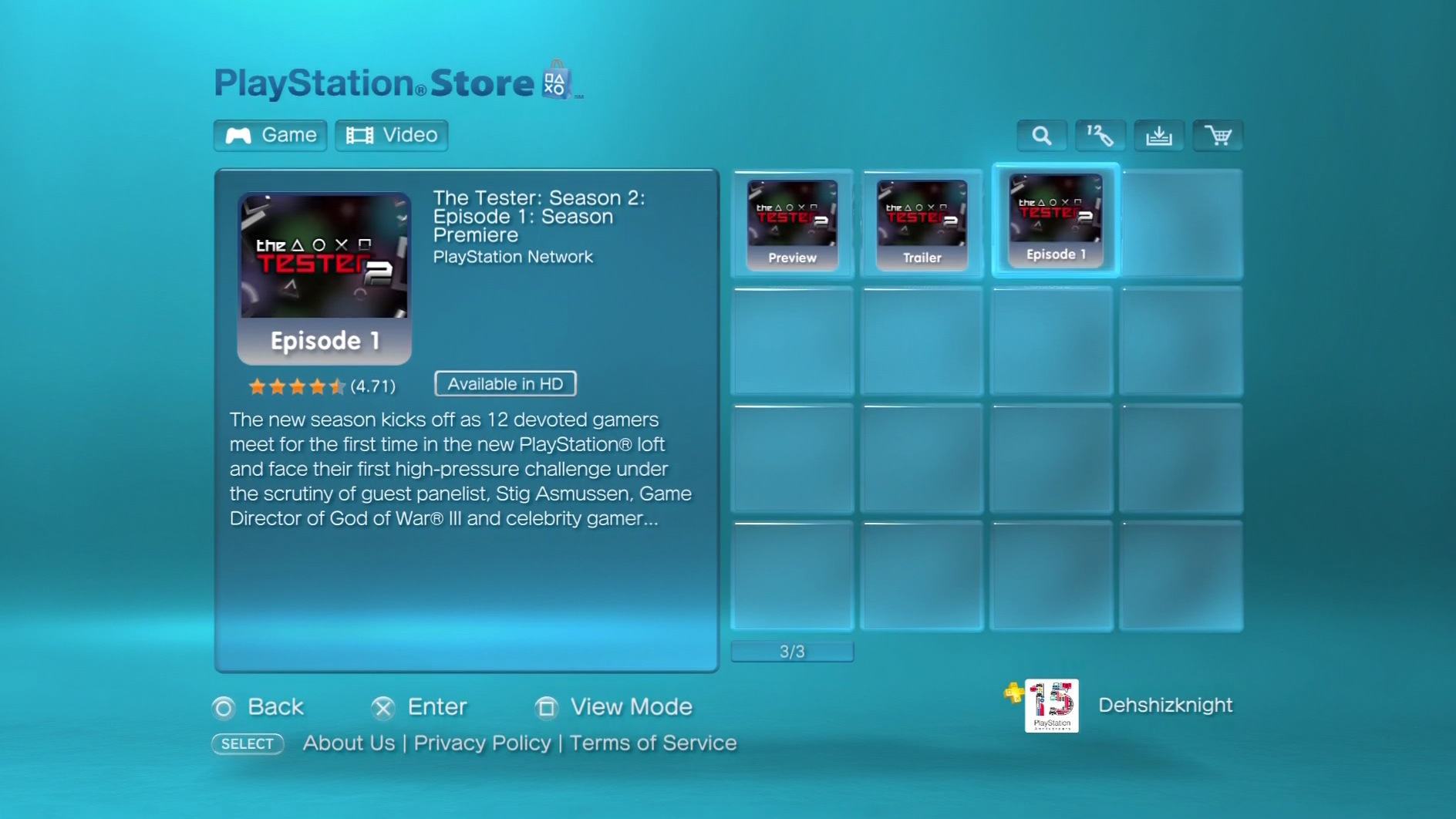Toggle the Available in HD badge
The height and width of the screenshot is (819, 1456).
505,383
